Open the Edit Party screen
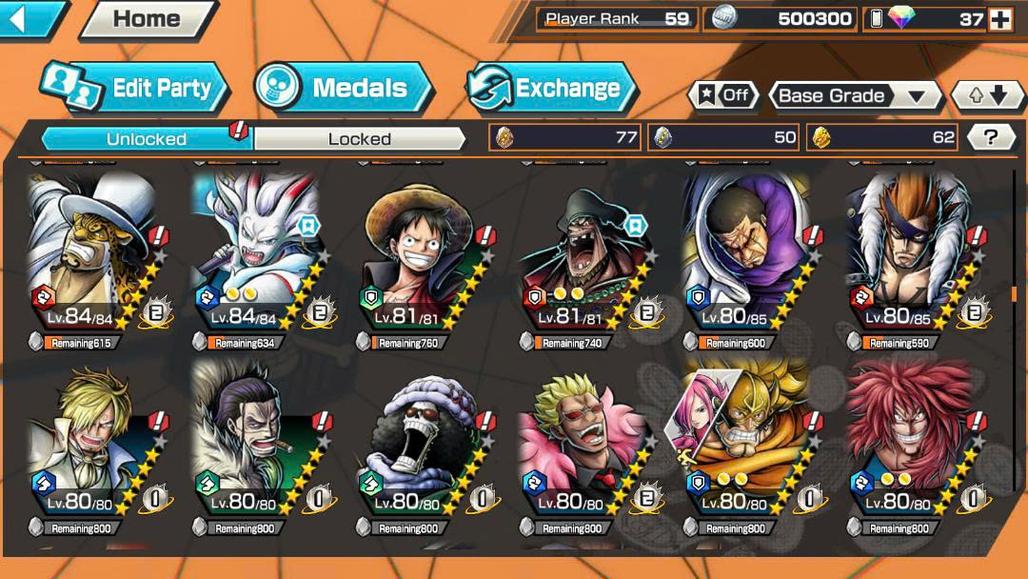This screenshot has height=579, width=1028. (x=135, y=88)
